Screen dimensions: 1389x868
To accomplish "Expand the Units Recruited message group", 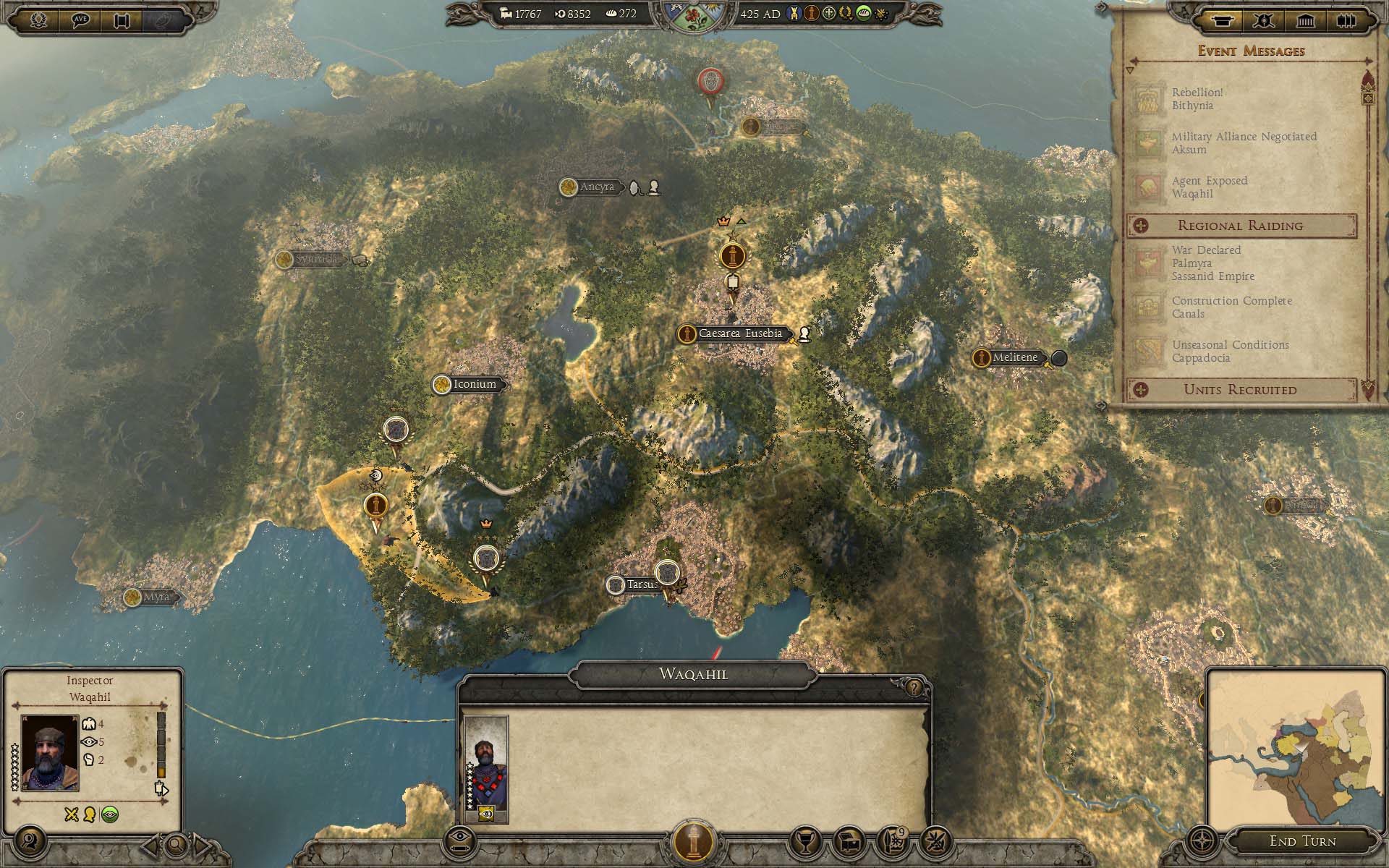I will pos(1241,390).
